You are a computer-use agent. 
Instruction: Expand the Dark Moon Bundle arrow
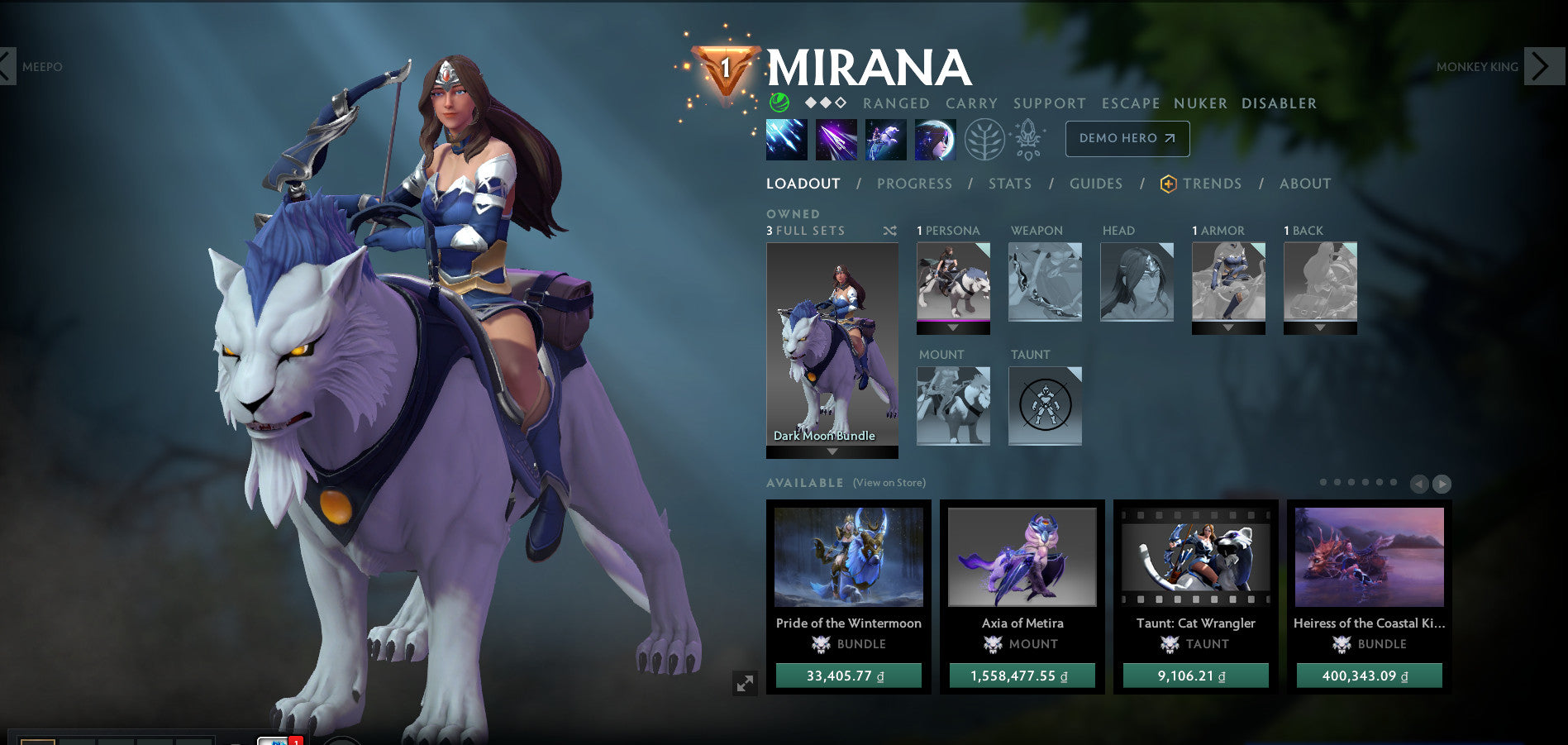coord(833,453)
